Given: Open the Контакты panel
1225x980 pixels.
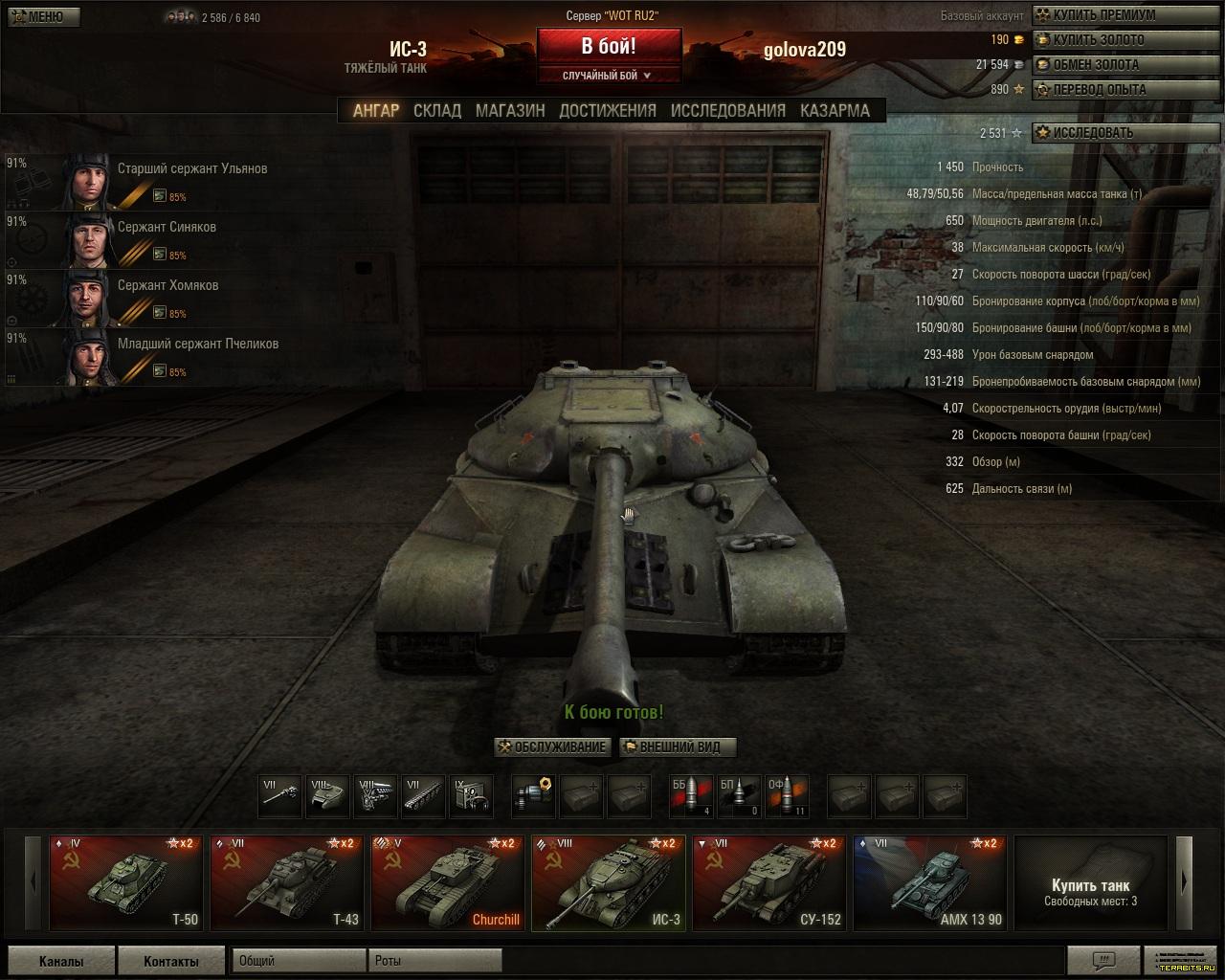Looking at the screenshot, I should tap(170, 962).
